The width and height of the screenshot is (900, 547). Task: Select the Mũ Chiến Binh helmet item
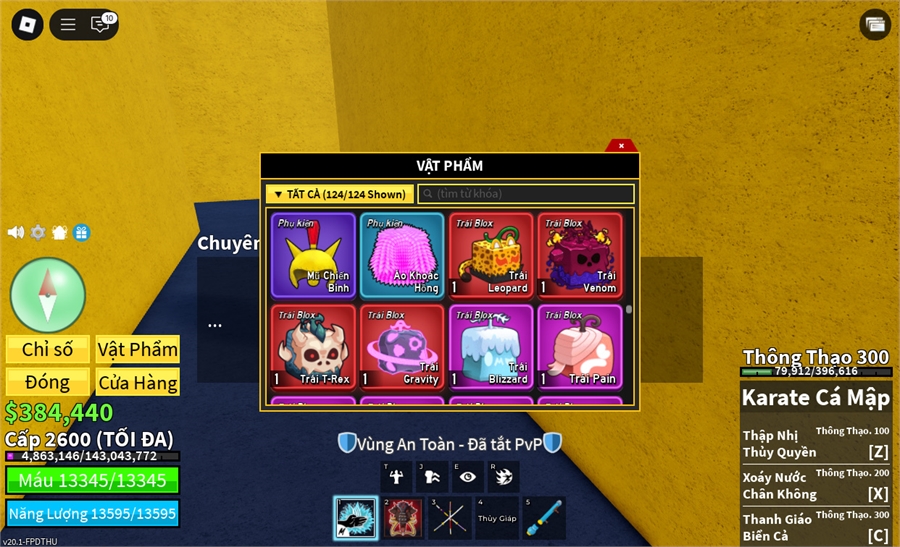click(313, 255)
